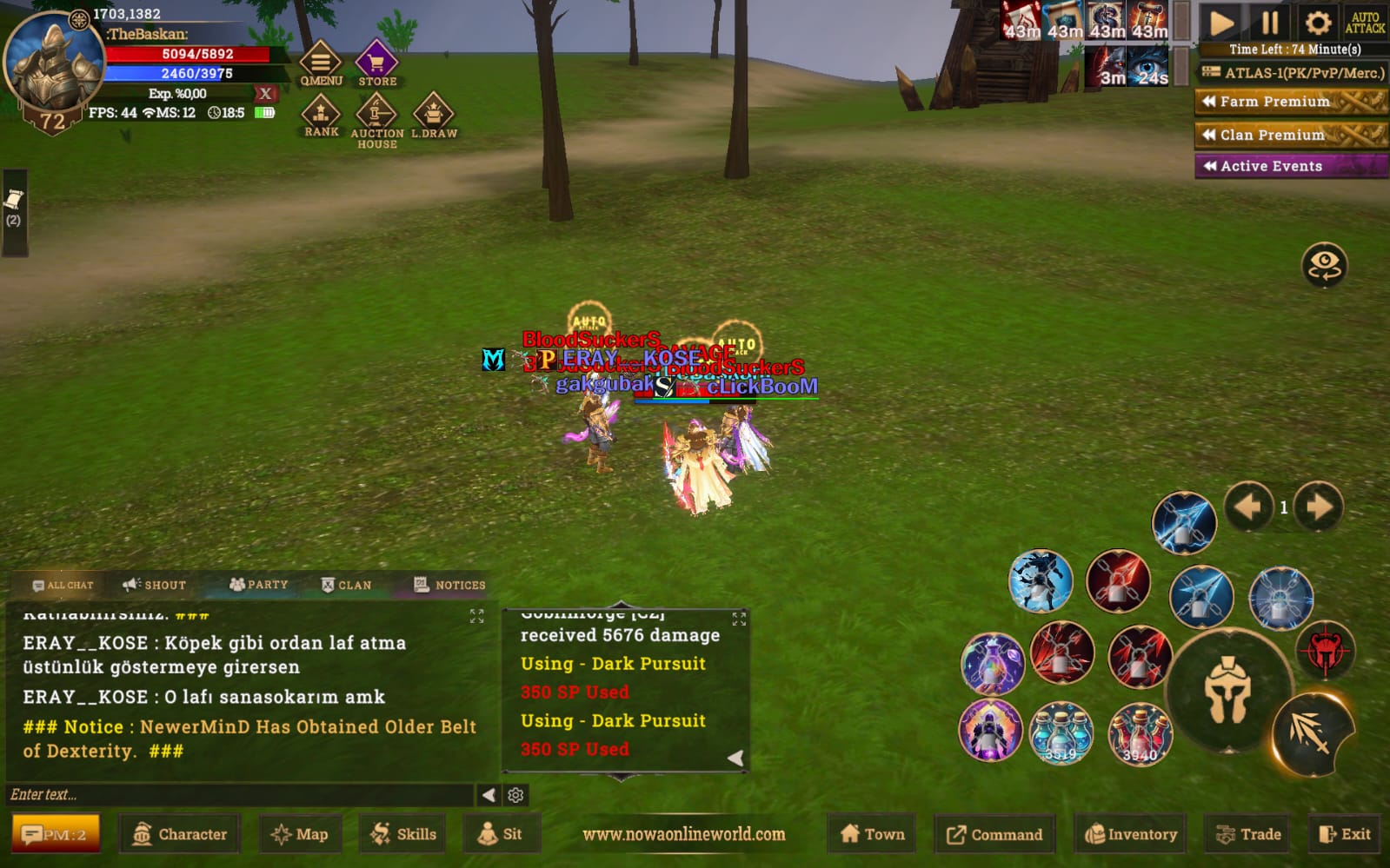
Task: Open the Inventory
Action: click(x=1131, y=834)
